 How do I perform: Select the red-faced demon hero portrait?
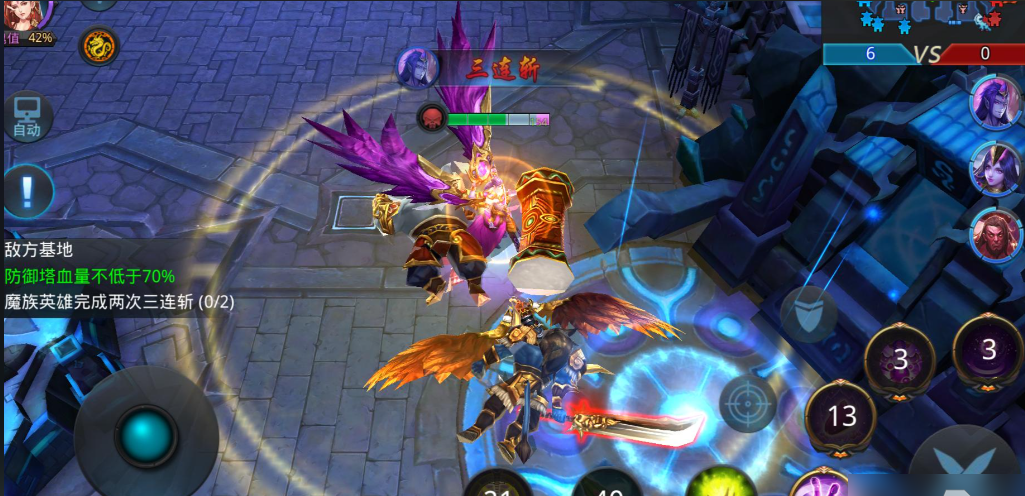pyautogui.click(x=995, y=231)
